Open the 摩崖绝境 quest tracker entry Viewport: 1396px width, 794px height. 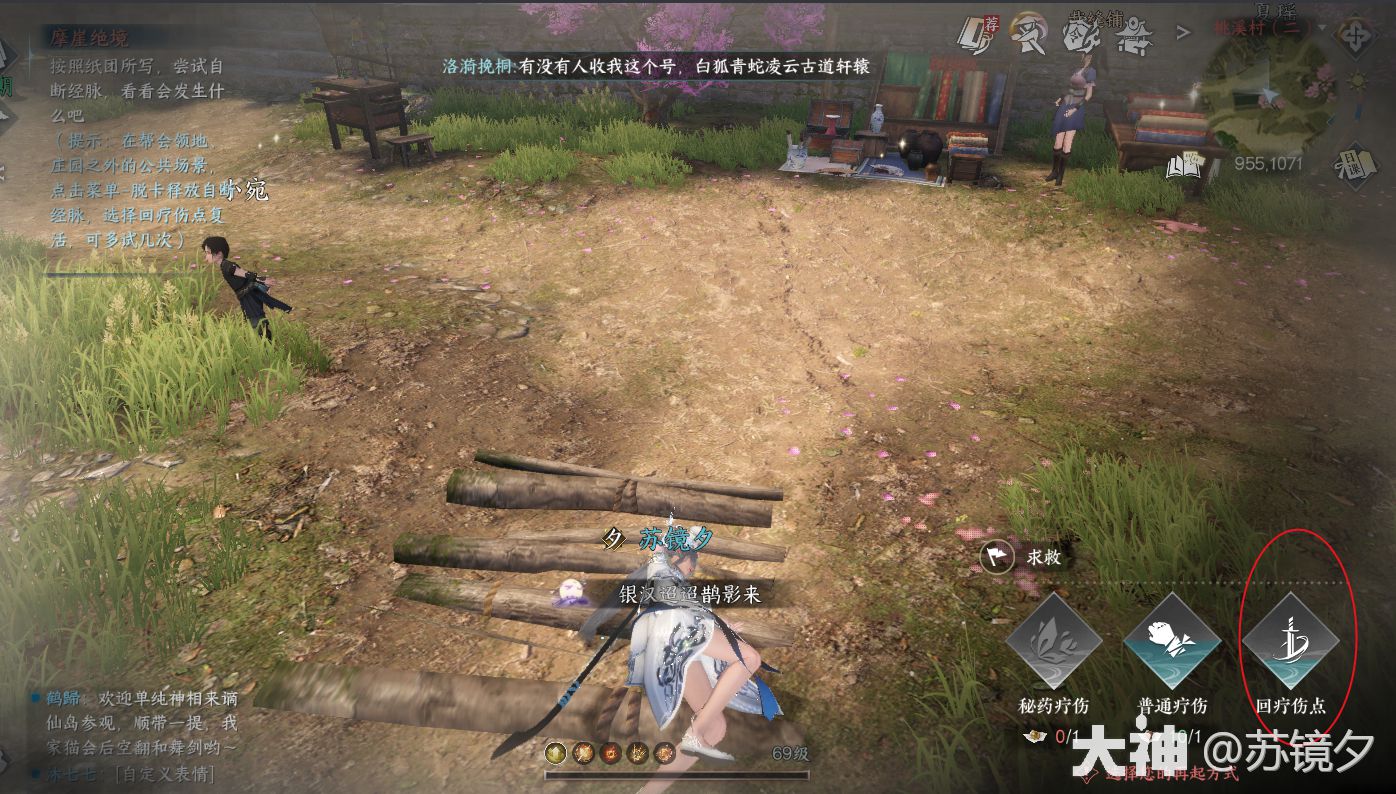point(91,39)
